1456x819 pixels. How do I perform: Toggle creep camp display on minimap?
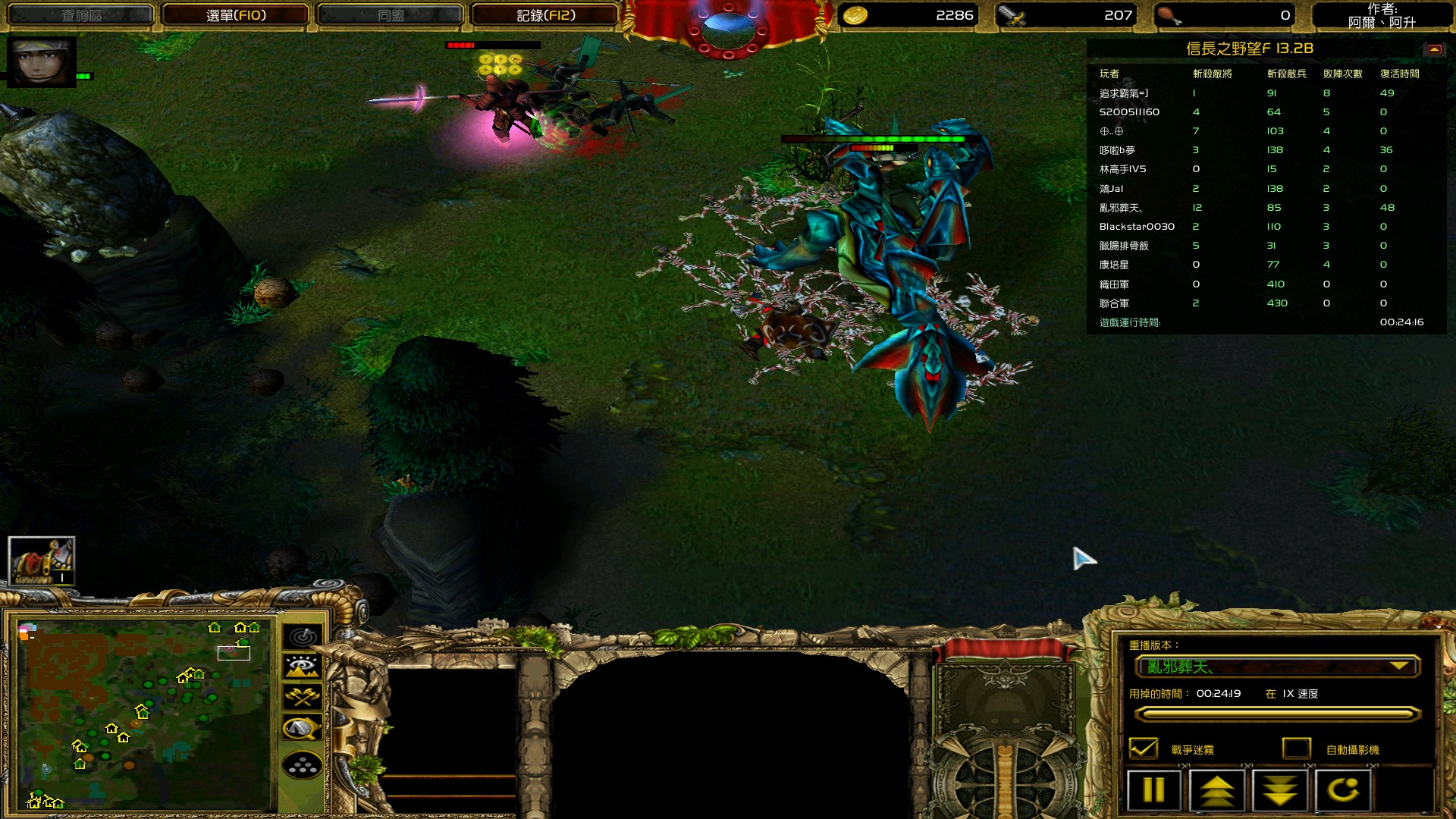pyautogui.click(x=303, y=728)
